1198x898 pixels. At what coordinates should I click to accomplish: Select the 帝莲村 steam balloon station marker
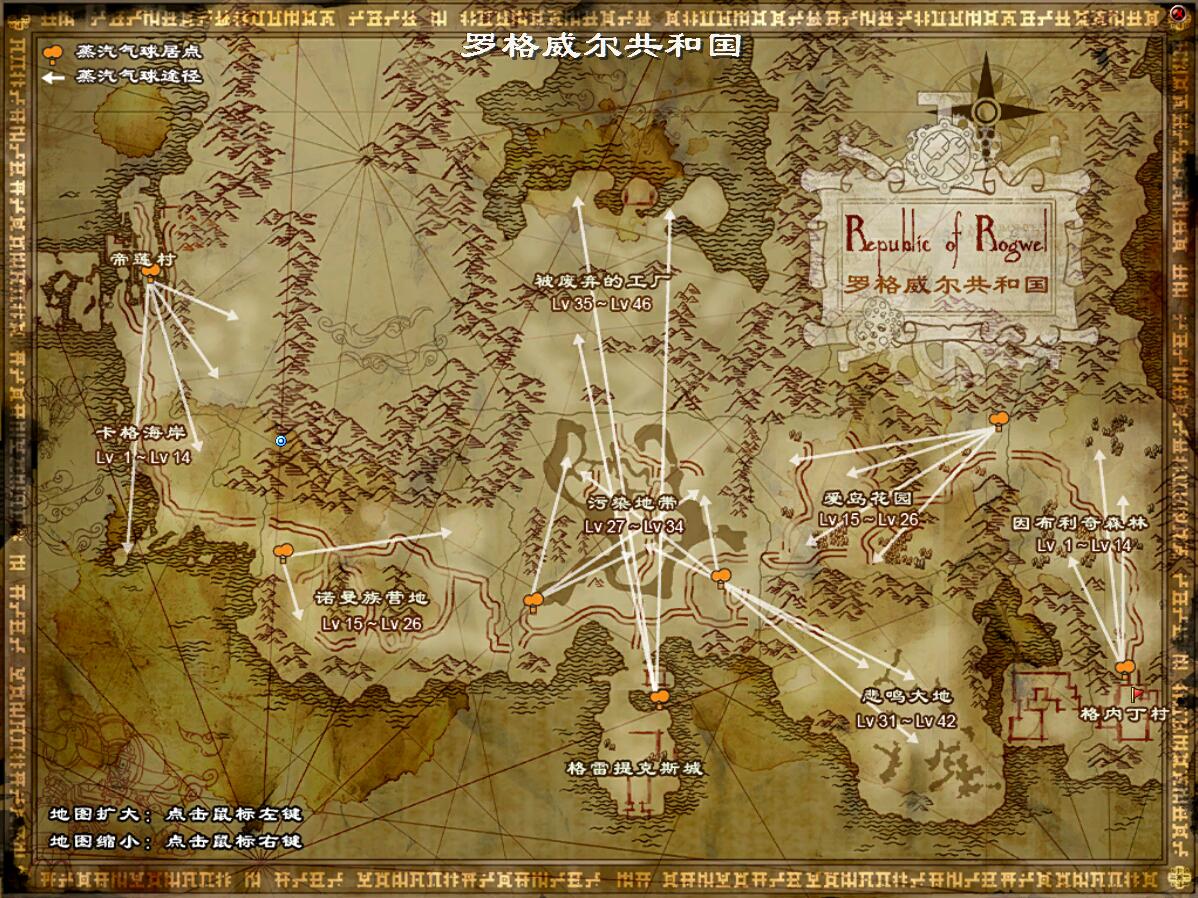click(151, 272)
